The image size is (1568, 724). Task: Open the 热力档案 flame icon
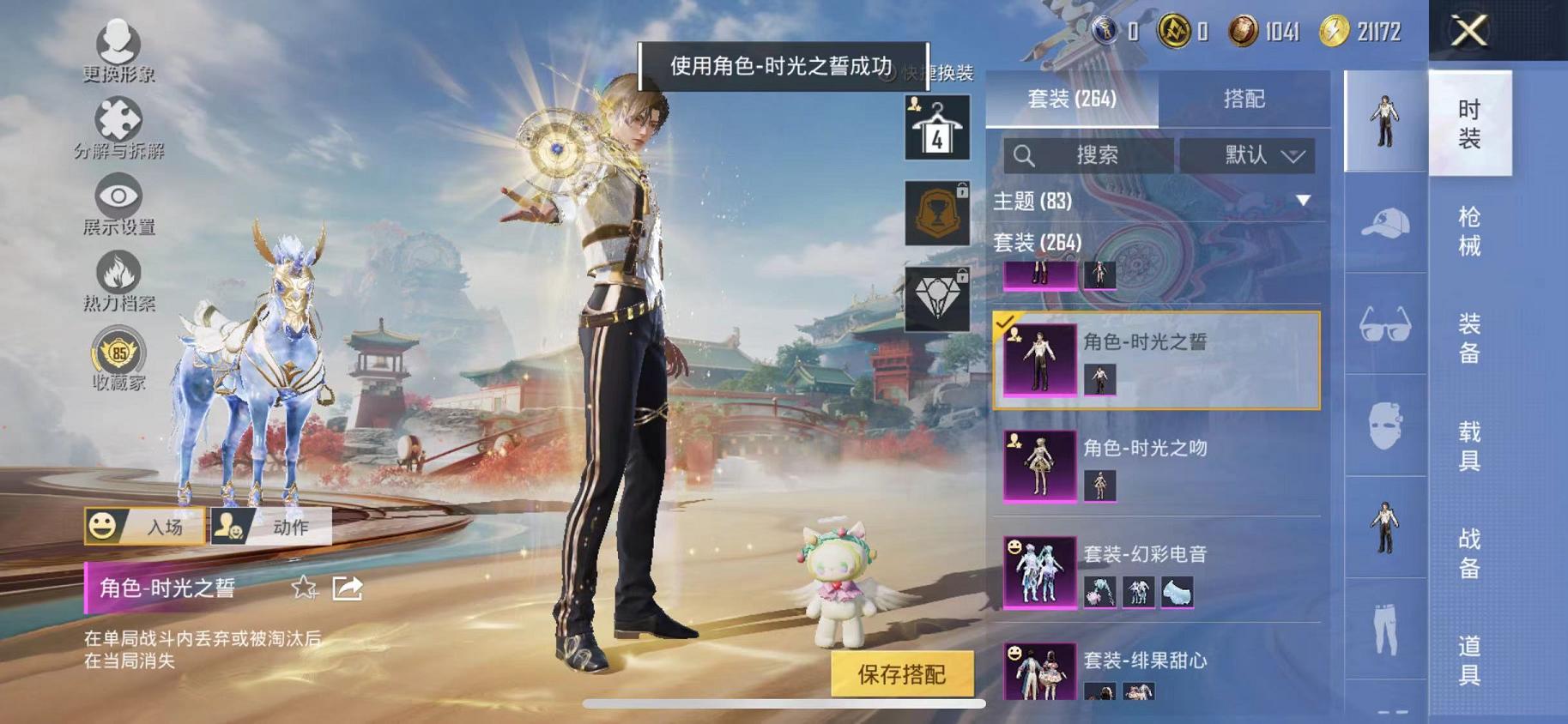coord(118,273)
